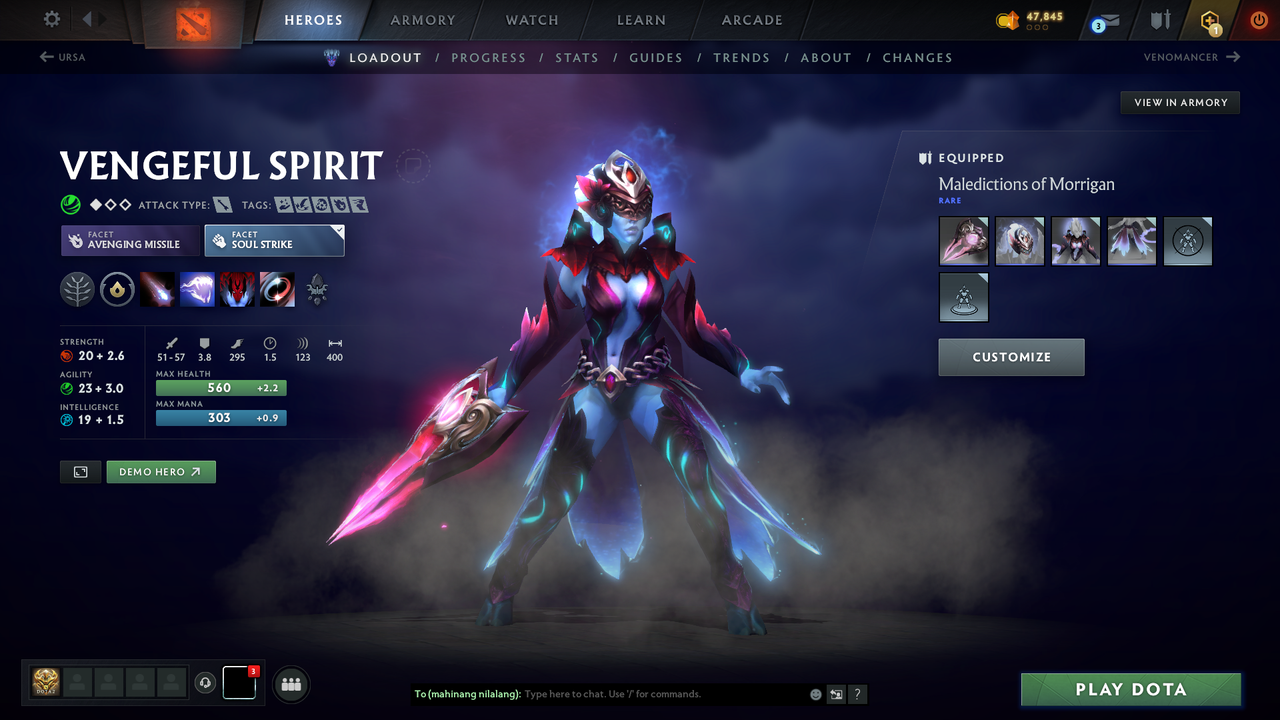Click the friends list icon near party slots
This screenshot has height=720, width=1280.
[x=290, y=683]
